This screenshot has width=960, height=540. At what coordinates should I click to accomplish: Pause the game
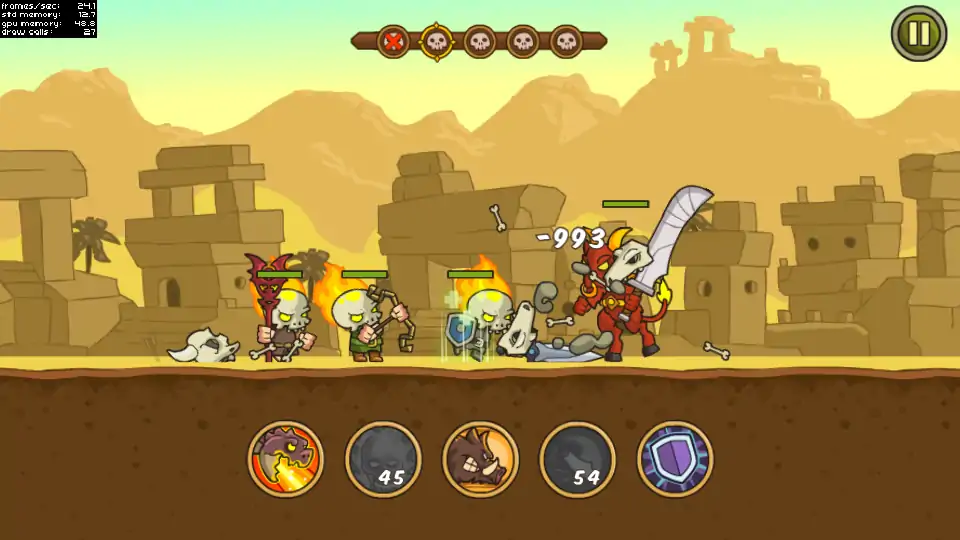click(x=918, y=33)
